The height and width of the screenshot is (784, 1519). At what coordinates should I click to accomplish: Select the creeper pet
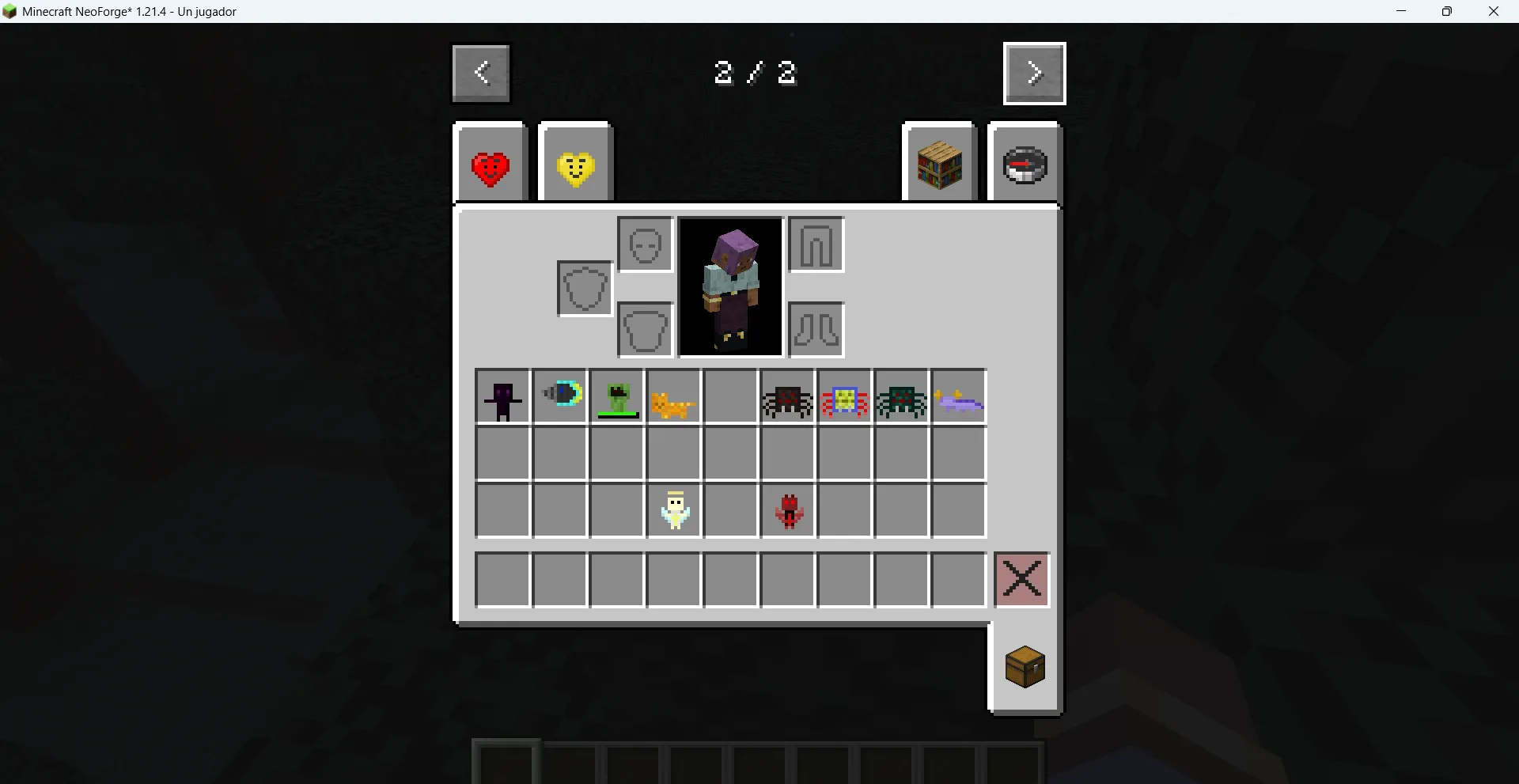tap(616, 397)
